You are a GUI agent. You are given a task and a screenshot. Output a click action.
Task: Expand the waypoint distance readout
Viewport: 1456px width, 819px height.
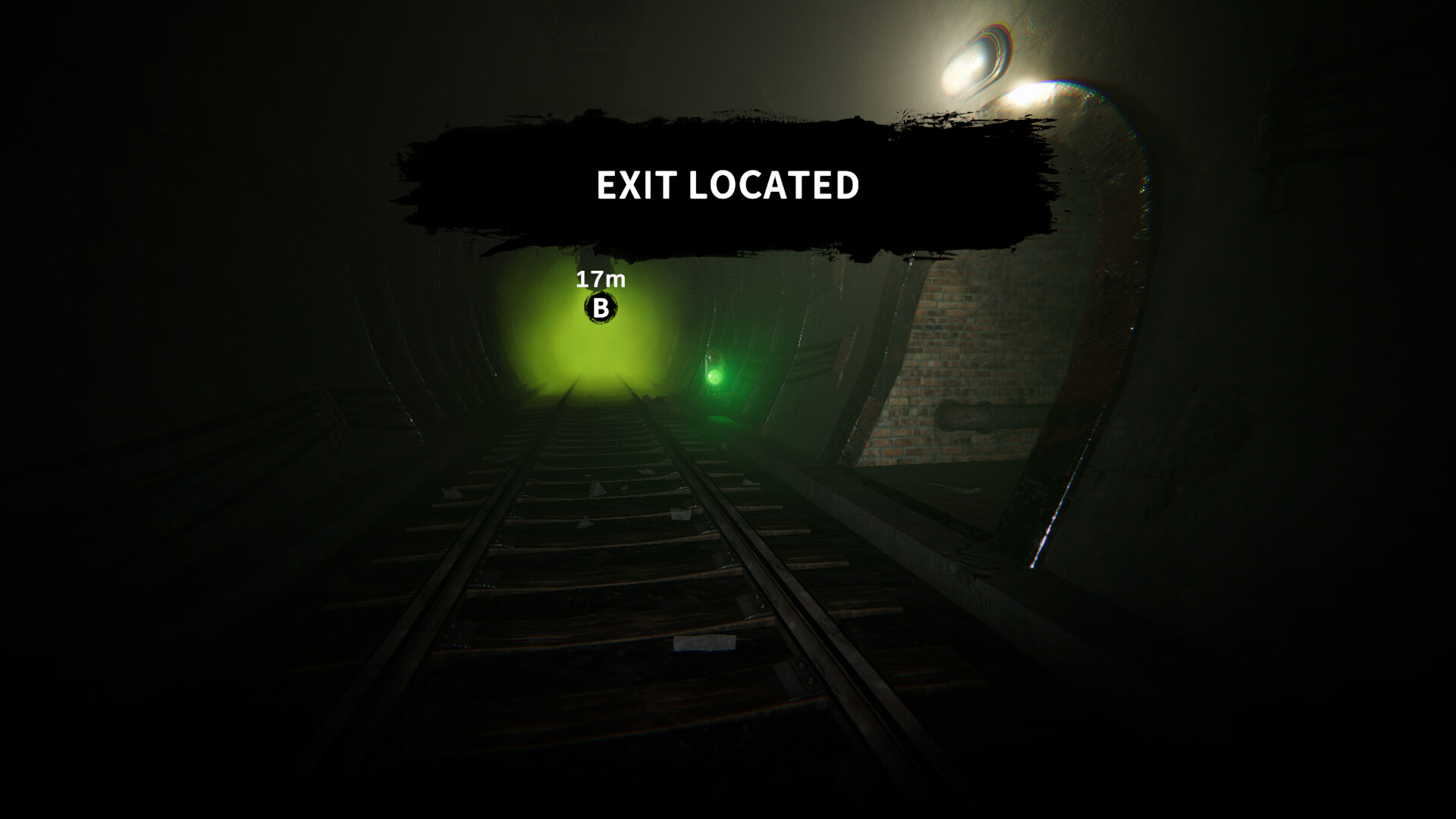click(599, 281)
